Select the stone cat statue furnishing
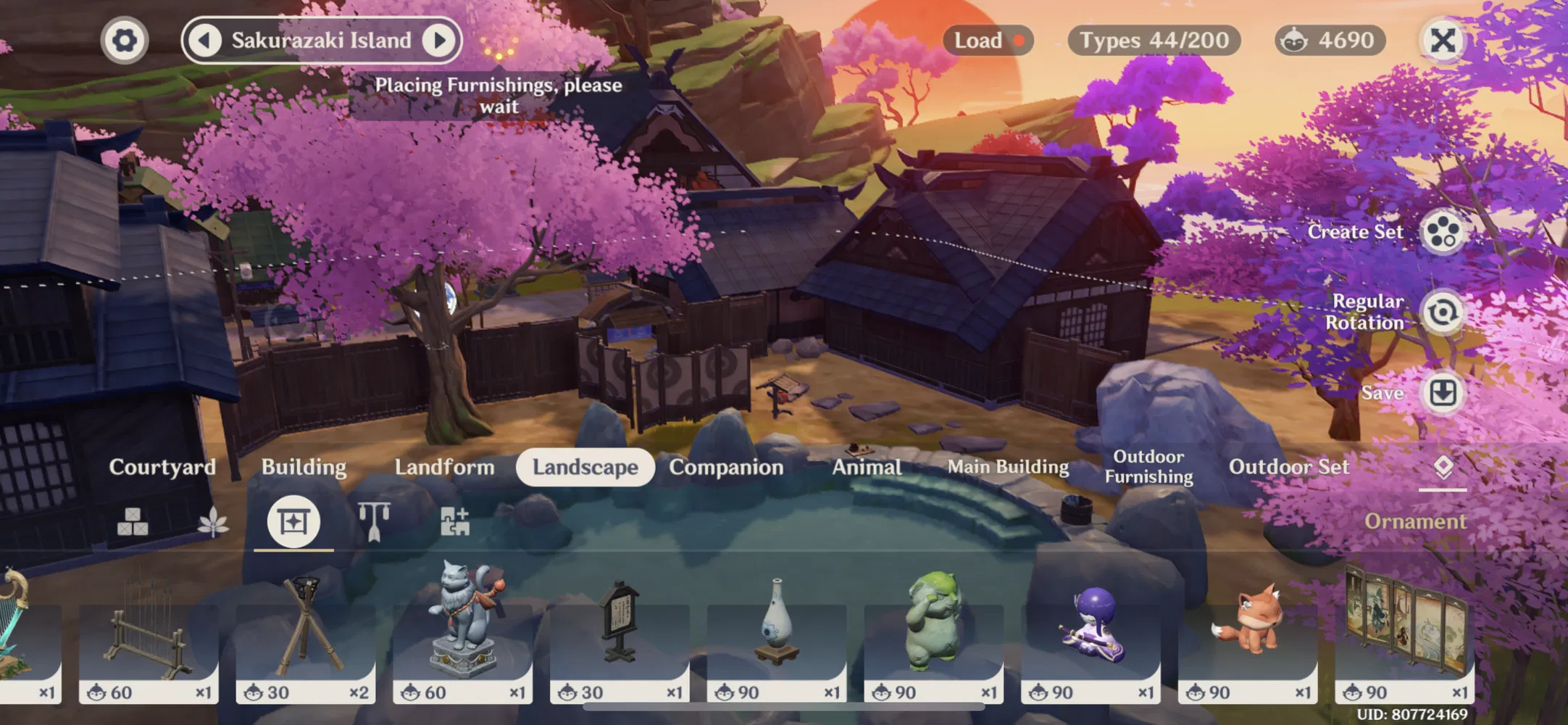 462,631
